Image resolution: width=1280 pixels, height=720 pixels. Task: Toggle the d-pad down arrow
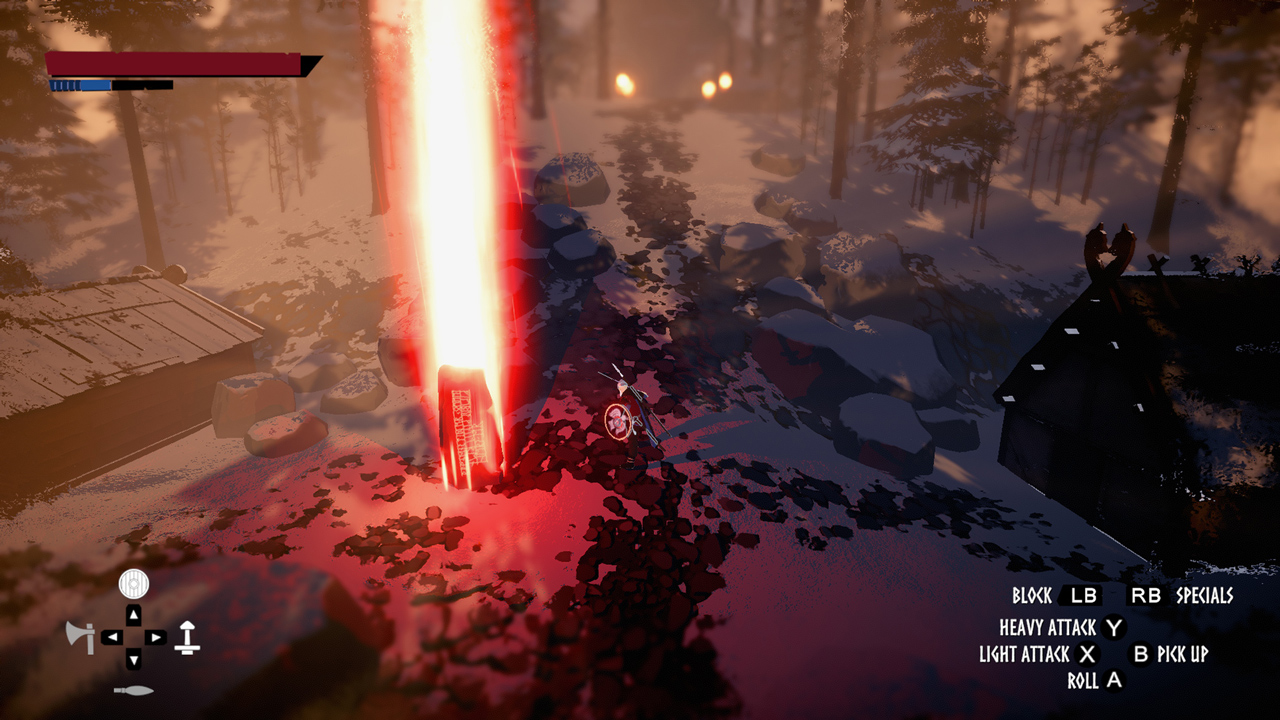click(133, 657)
